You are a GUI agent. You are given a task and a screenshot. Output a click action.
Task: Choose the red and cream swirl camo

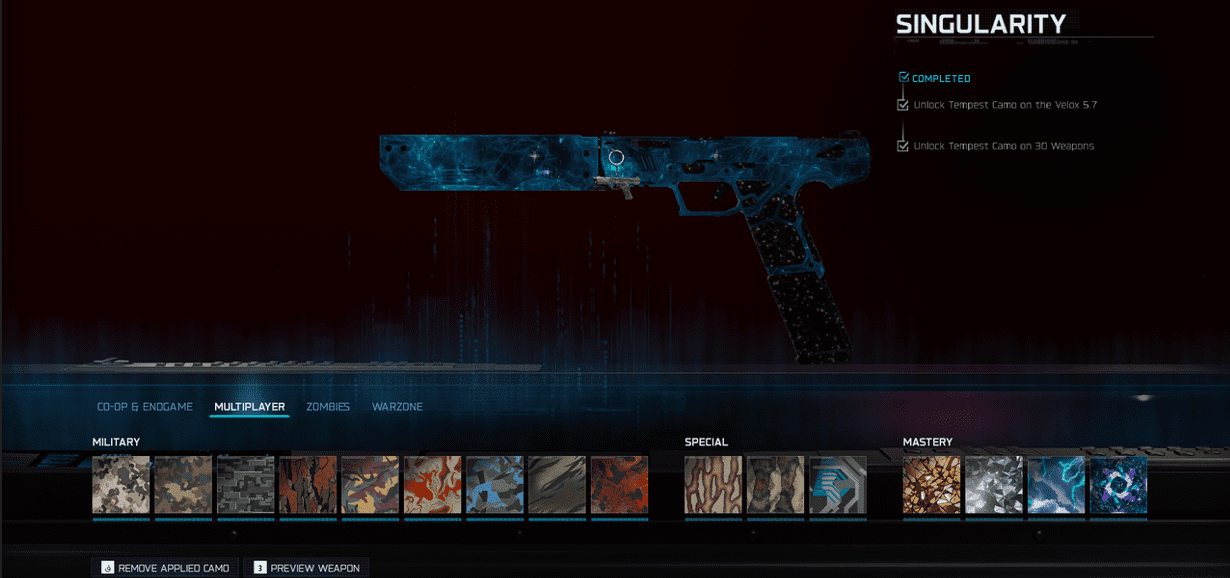432,485
